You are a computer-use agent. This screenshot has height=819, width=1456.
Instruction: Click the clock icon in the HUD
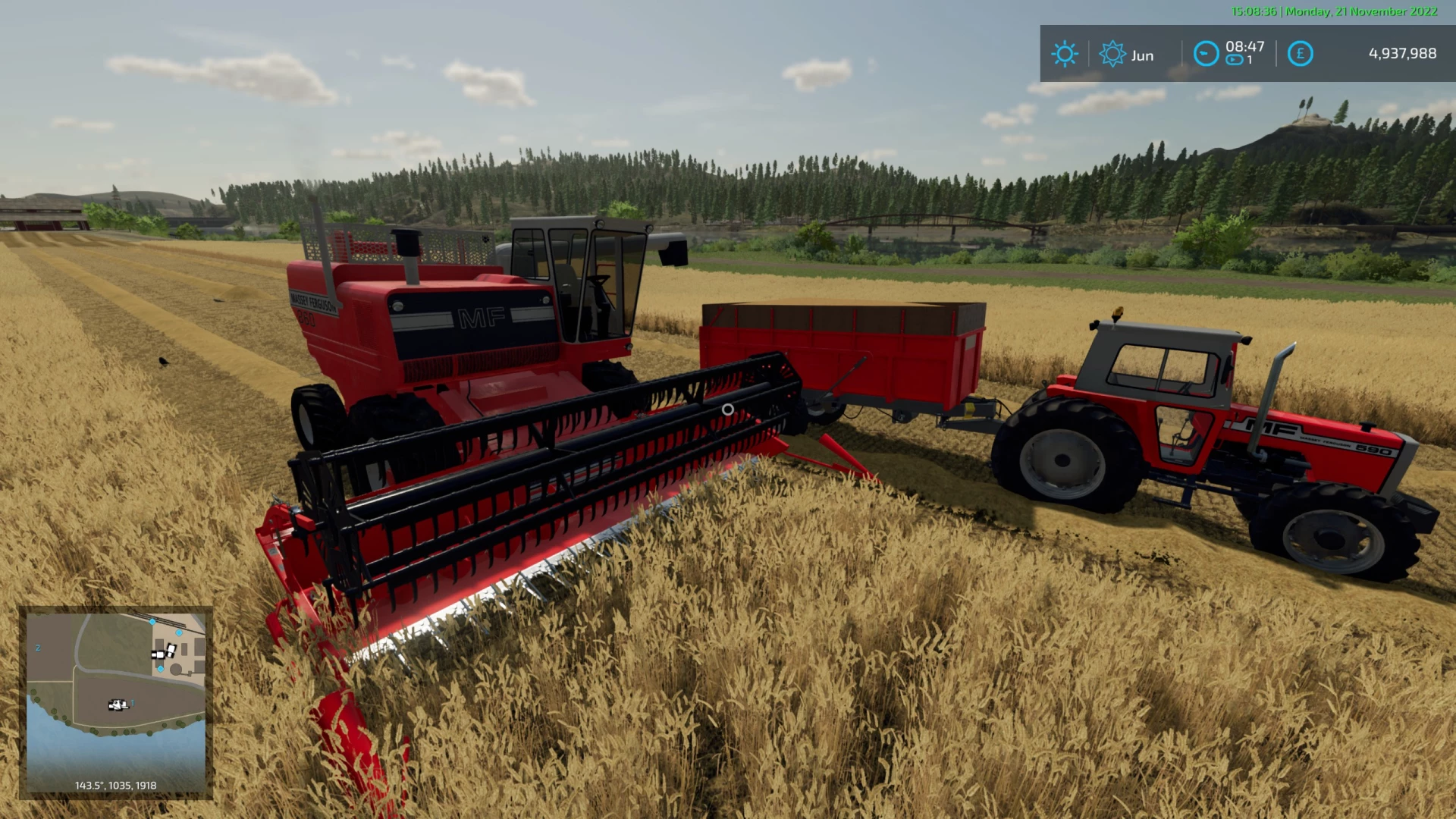pyautogui.click(x=1206, y=53)
